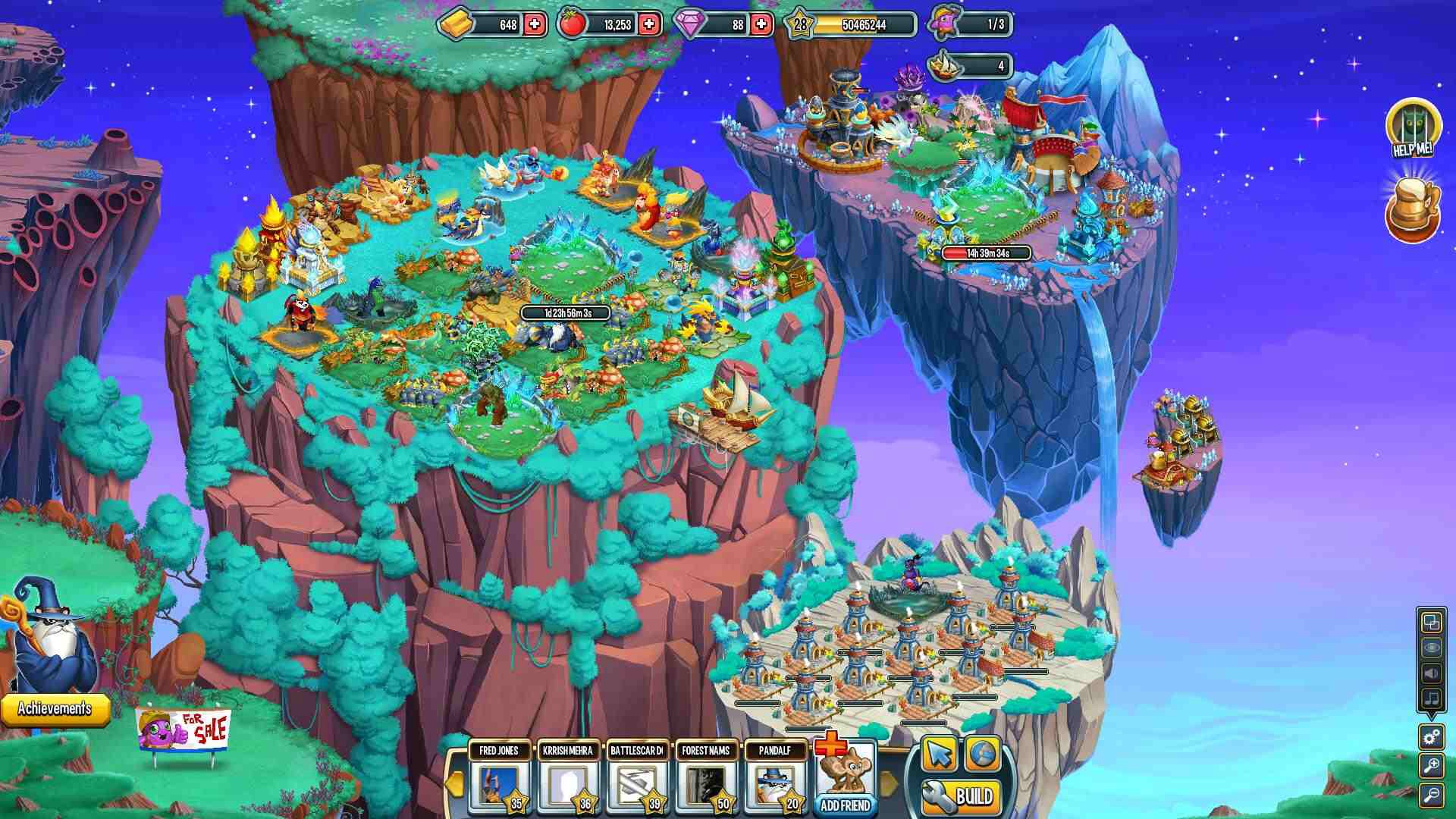The height and width of the screenshot is (819, 1456).
Task: Add more gold with the plus button
Action: 535,24
